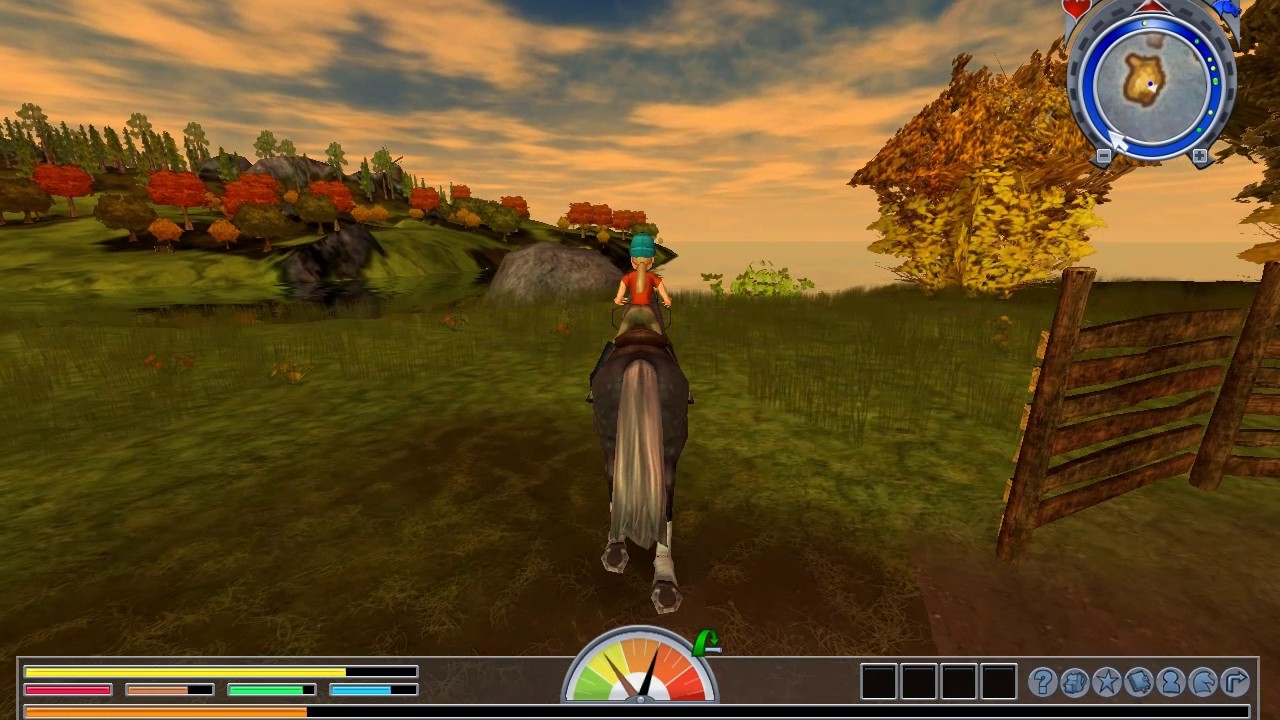Show the character profile silhouette icon

1171,682
